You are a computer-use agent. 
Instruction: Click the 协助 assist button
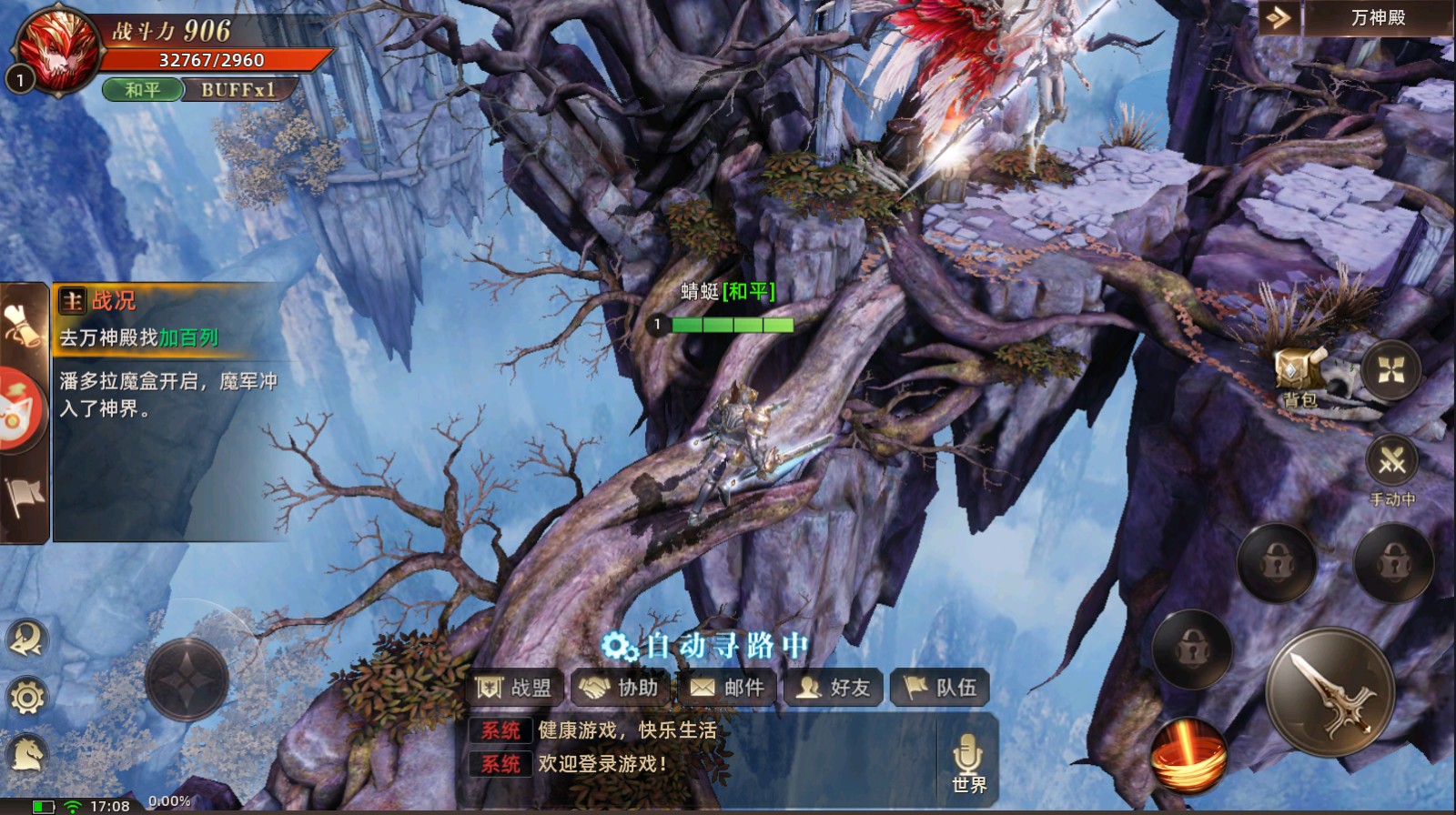tap(622, 688)
